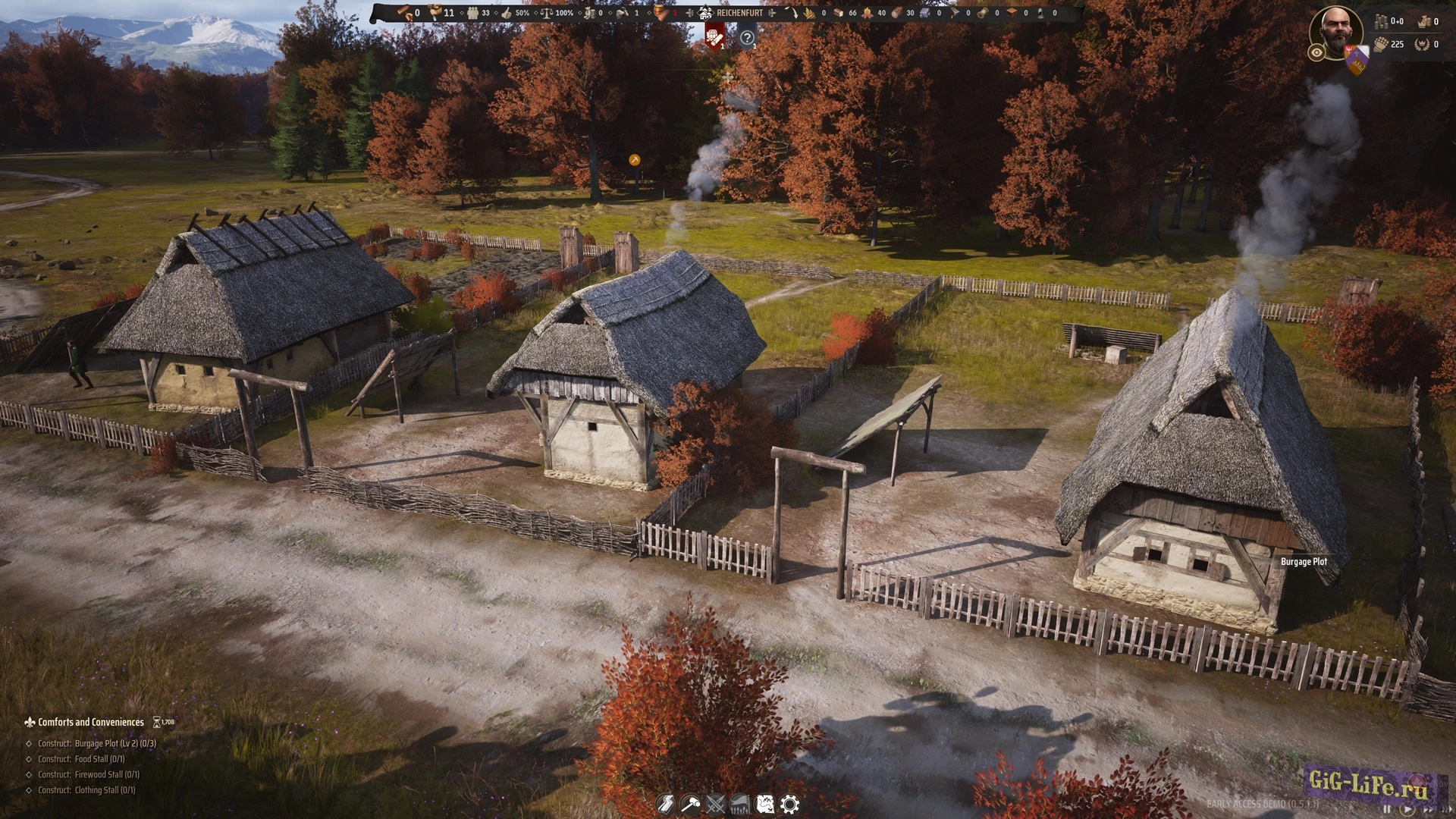Open the question mark help icon
Image resolution: width=1456 pixels, height=819 pixels.
point(747,37)
